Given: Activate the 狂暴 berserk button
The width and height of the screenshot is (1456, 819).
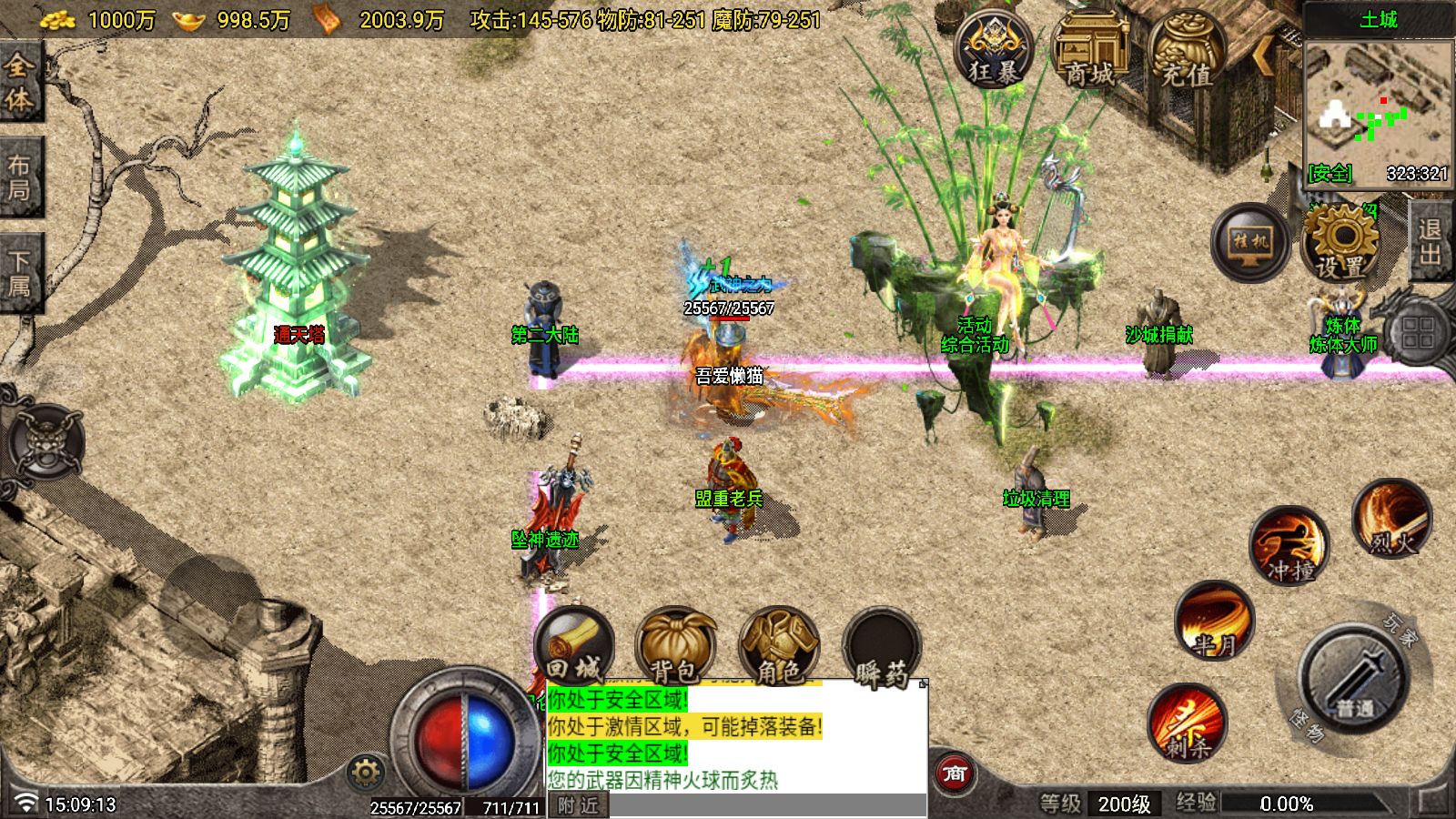Looking at the screenshot, I should tap(994, 50).
